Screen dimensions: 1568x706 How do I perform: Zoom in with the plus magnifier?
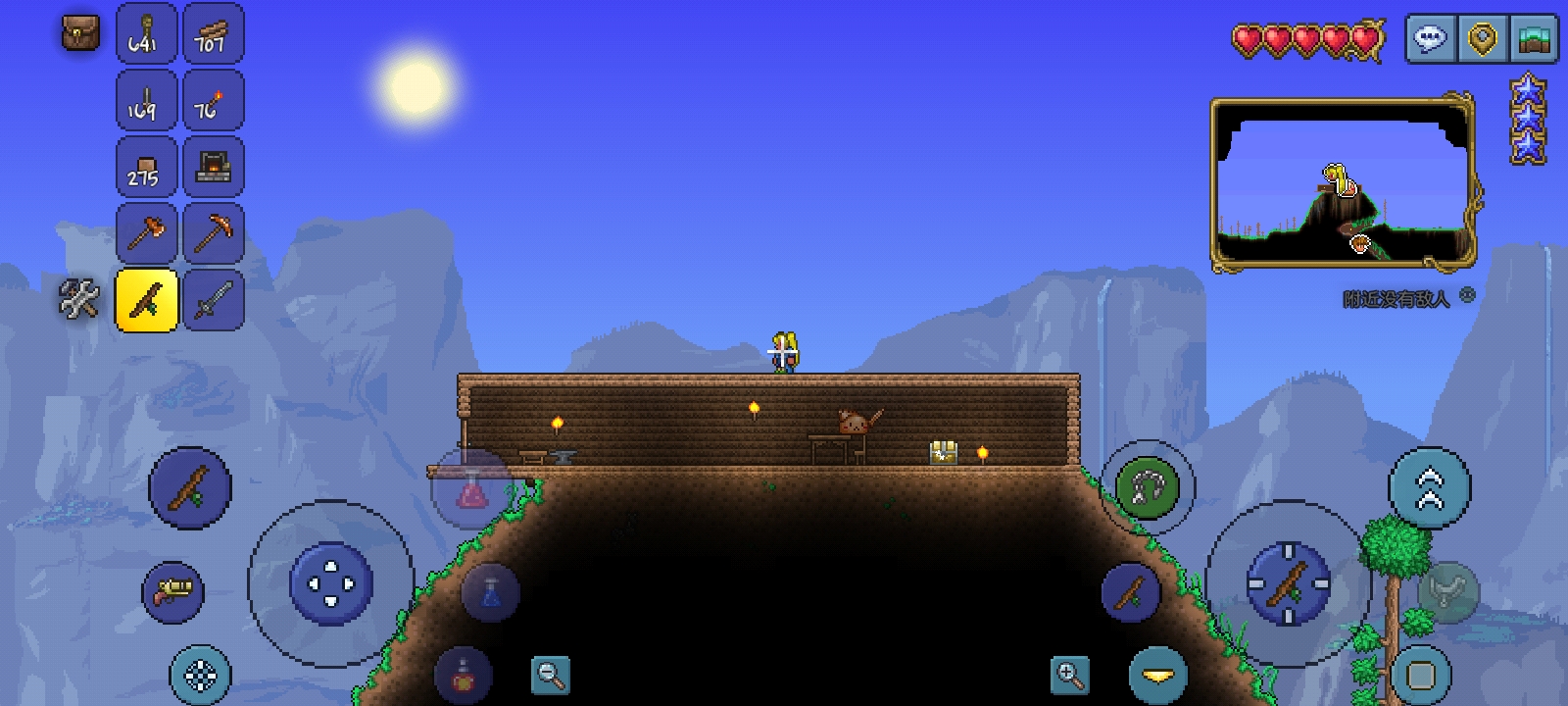(x=1070, y=675)
